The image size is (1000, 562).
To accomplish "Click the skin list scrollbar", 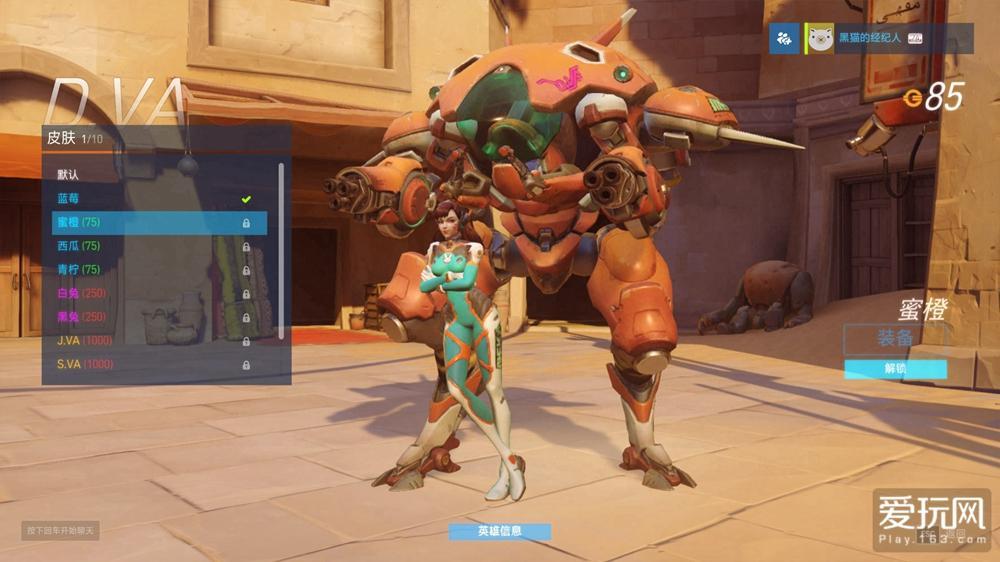I will (281, 248).
